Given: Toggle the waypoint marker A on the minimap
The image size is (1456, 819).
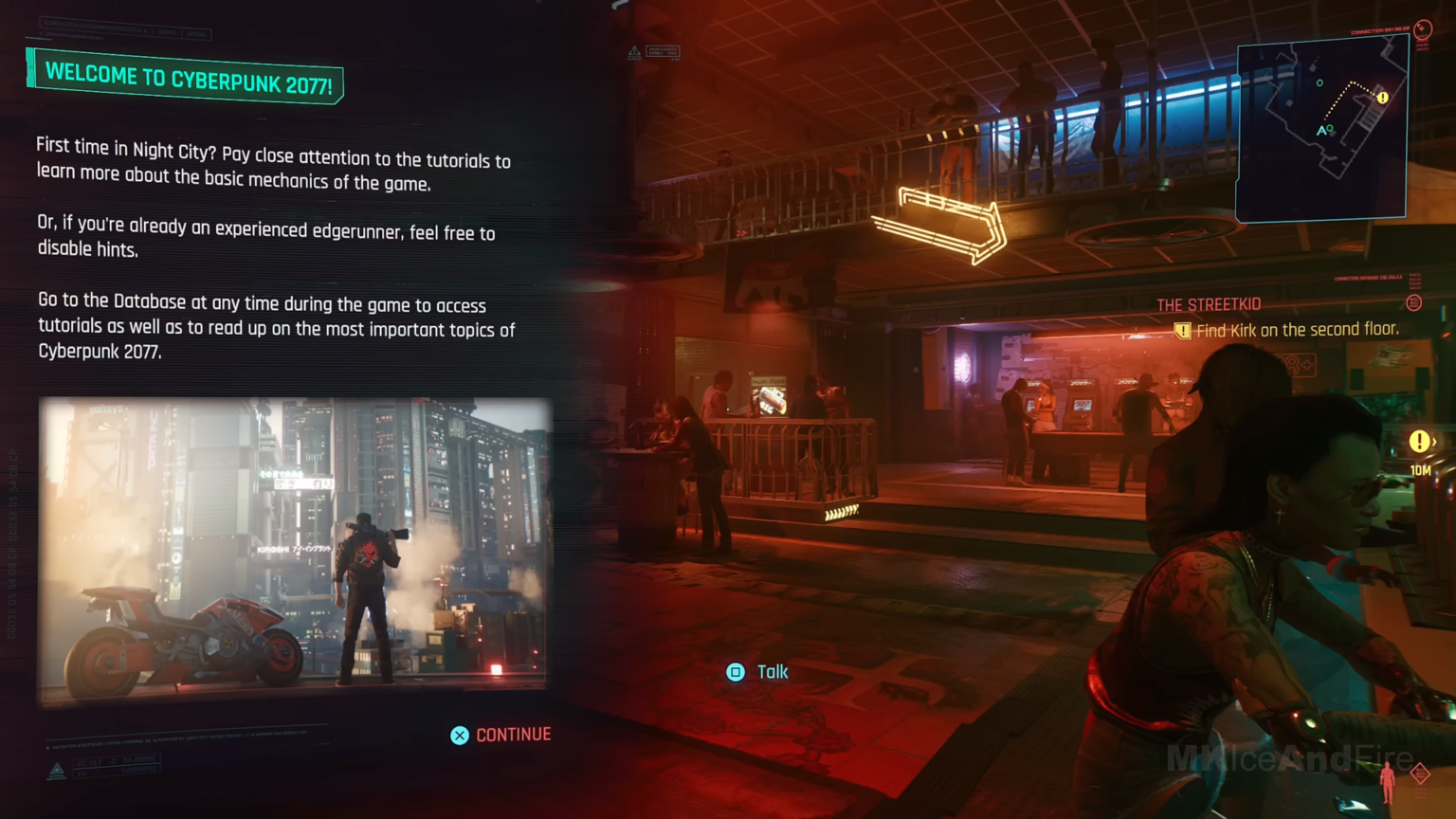Looking at the screenshot, I should tap(1321, 132).
